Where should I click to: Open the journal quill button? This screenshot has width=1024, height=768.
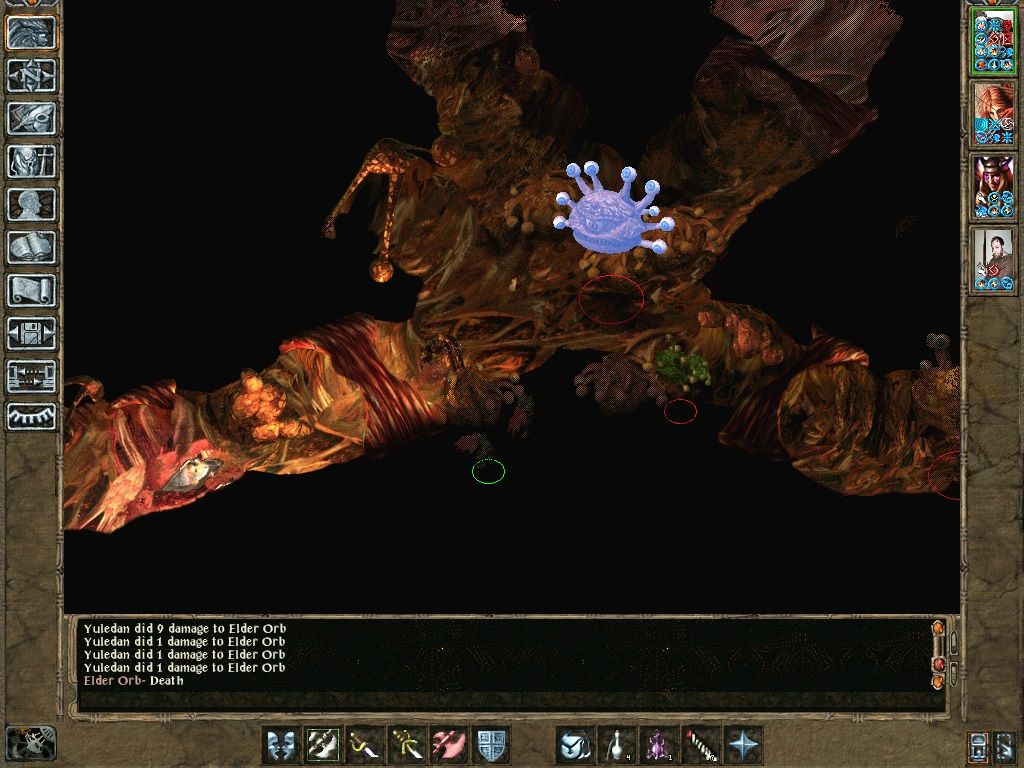[31, 118]
